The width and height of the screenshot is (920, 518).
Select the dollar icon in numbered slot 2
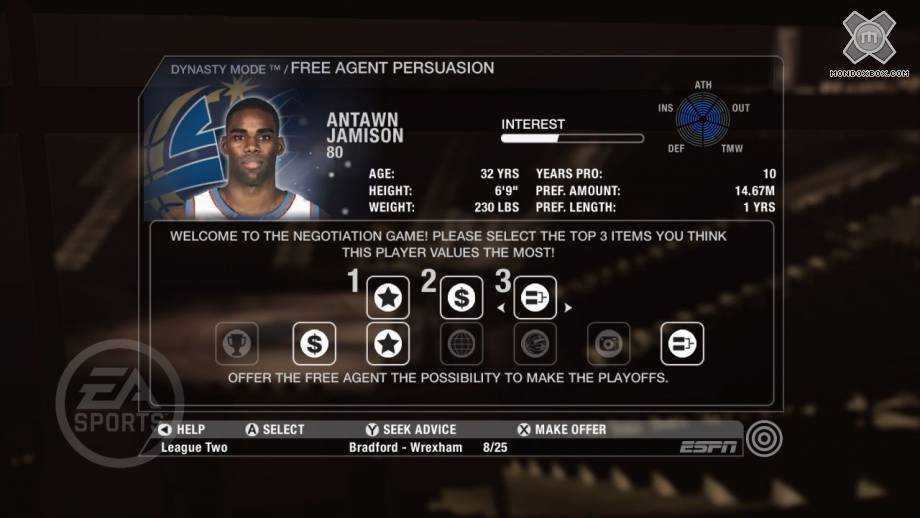(461, 297)
